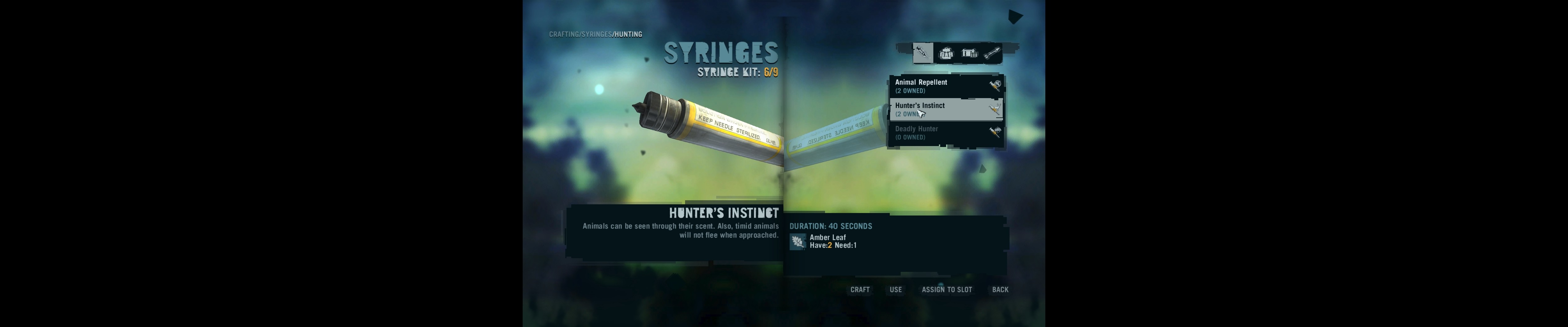Image resolution: width=1568 pixels, height=327 pixels.
Task: Switch to the syringe crafting tab
Action: (922, 53)
